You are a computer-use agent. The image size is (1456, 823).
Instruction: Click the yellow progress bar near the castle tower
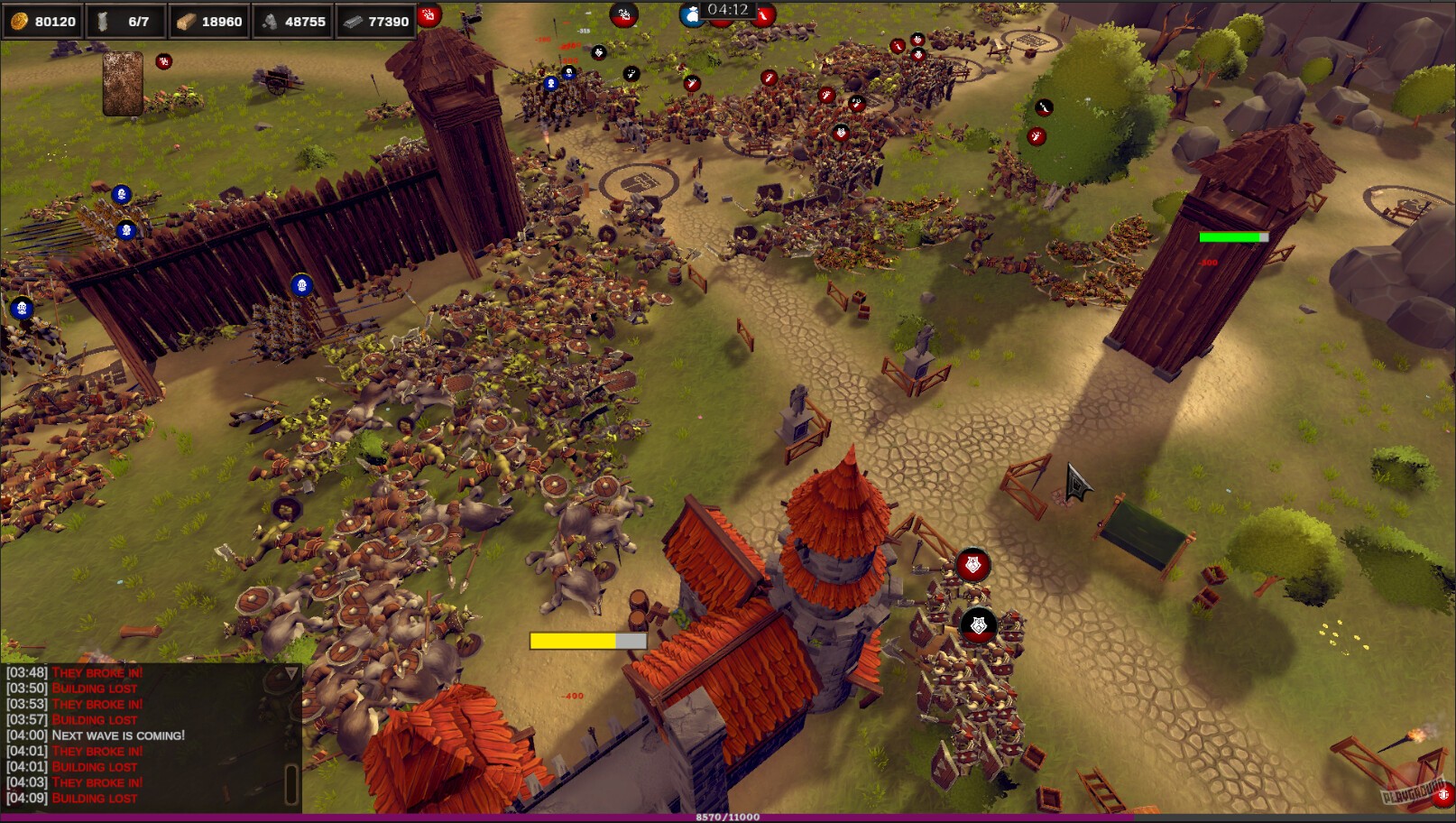point(587,639)
